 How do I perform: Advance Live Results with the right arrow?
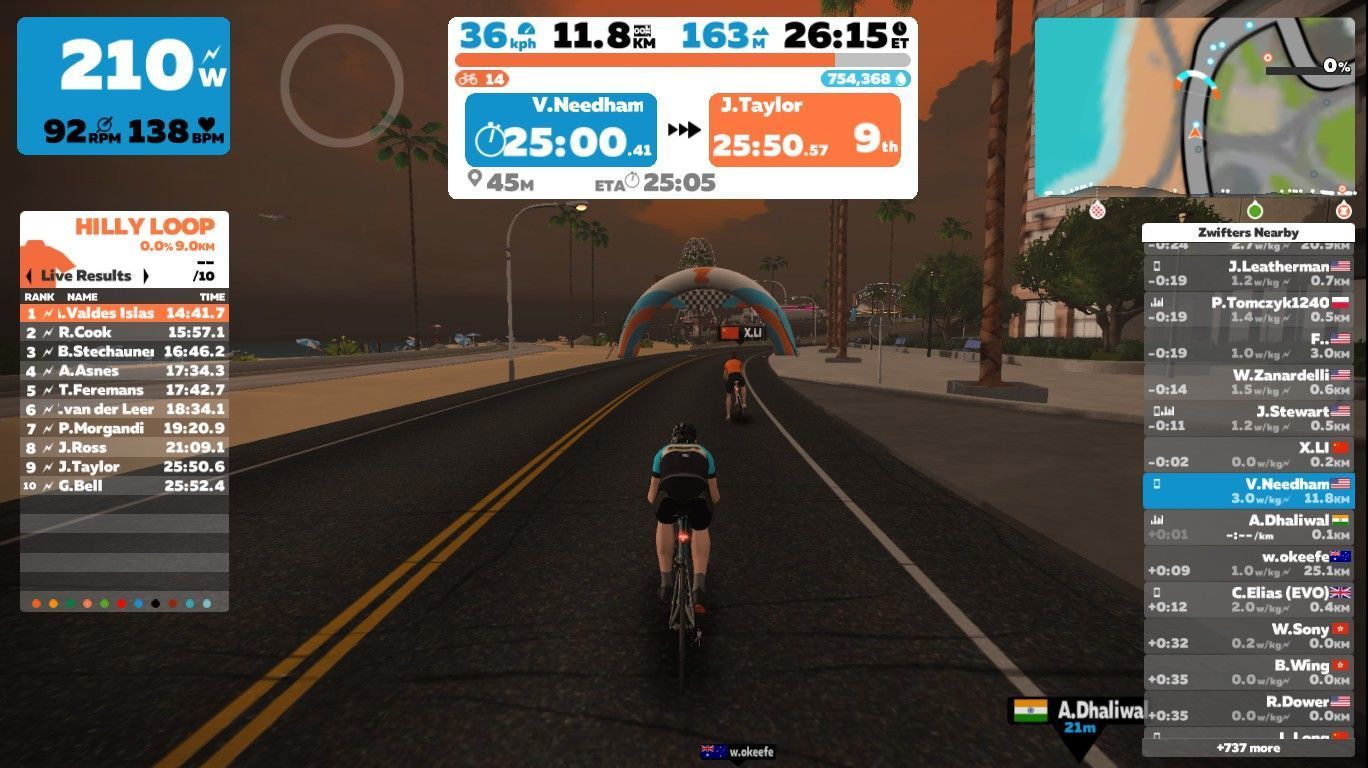coord(146,276)
